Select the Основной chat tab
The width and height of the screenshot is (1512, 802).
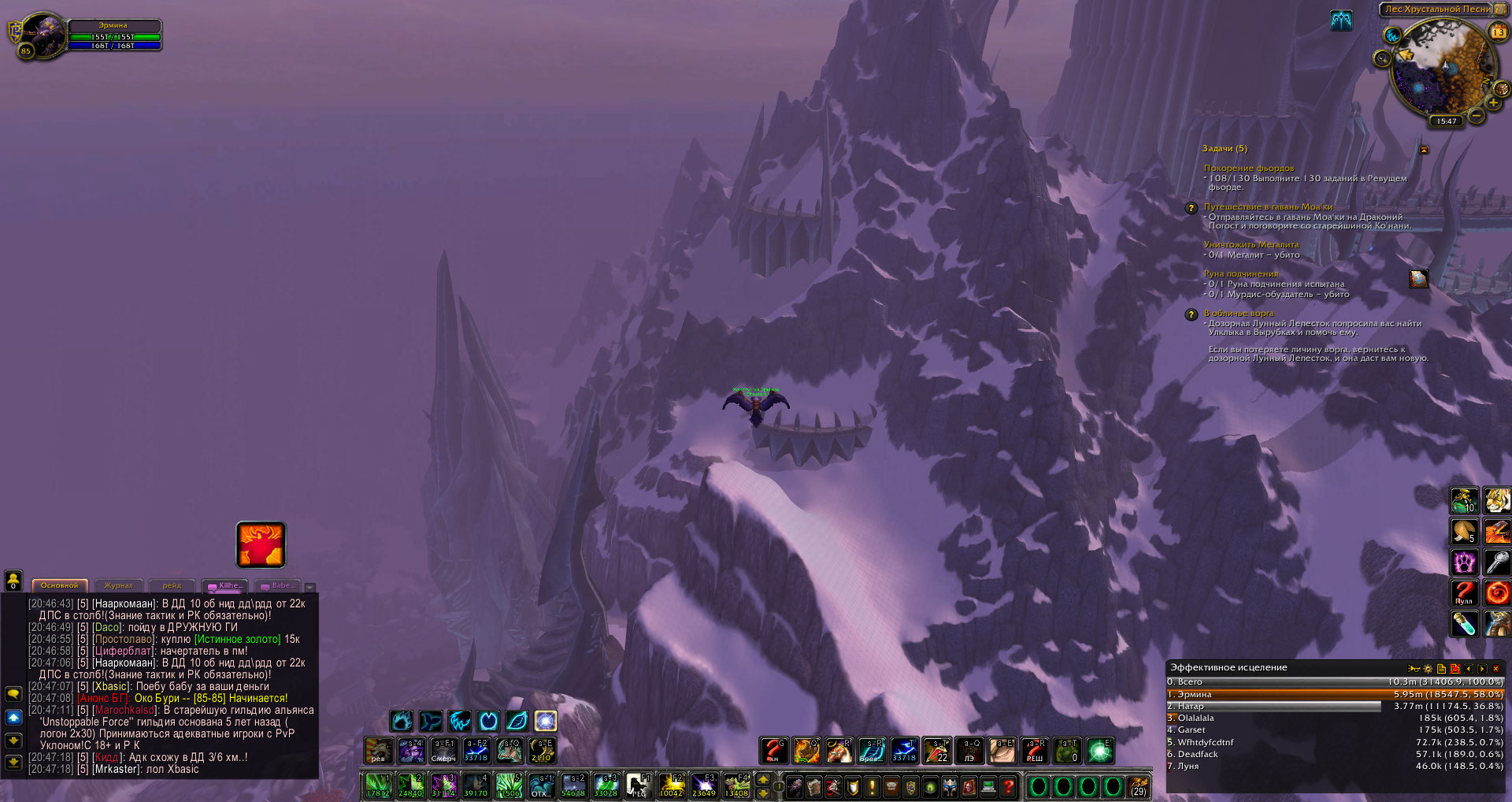click(x=60, y=585)
